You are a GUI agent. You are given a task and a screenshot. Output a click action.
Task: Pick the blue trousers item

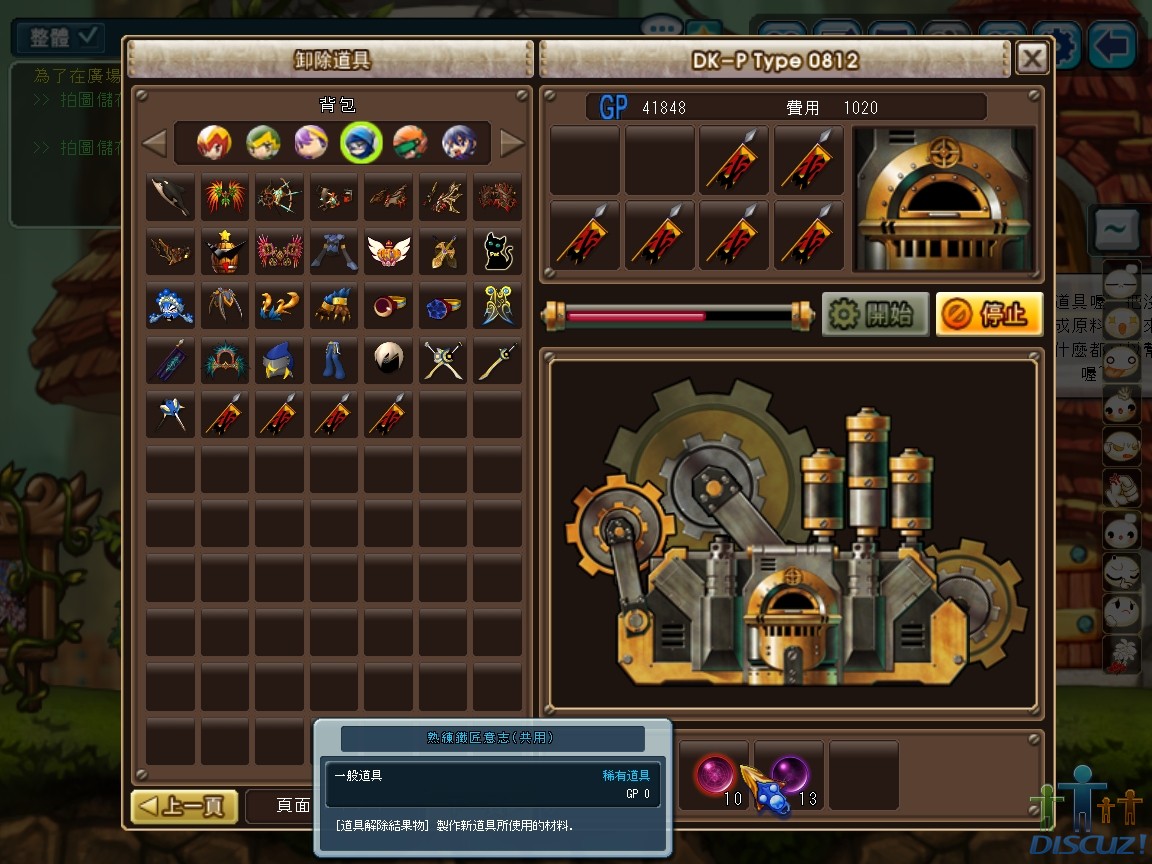click(334, 360)
